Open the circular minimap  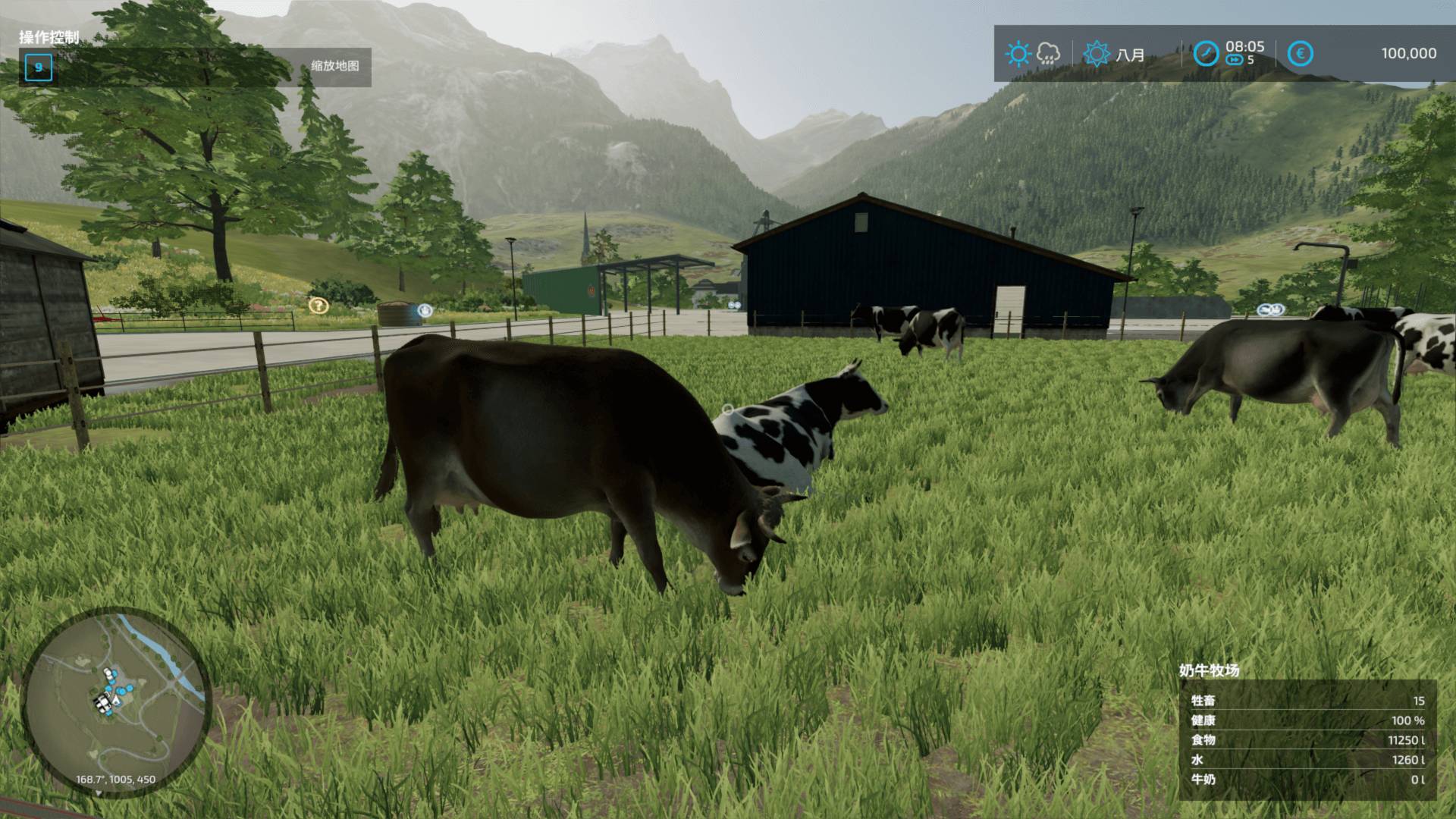(x=115, y=701)
